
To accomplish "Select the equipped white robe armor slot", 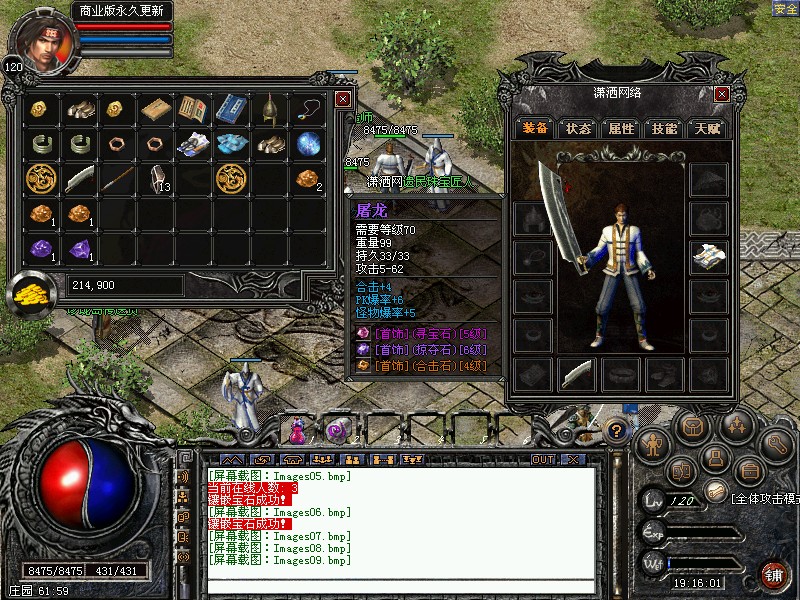I will click(x=709, y=257).
